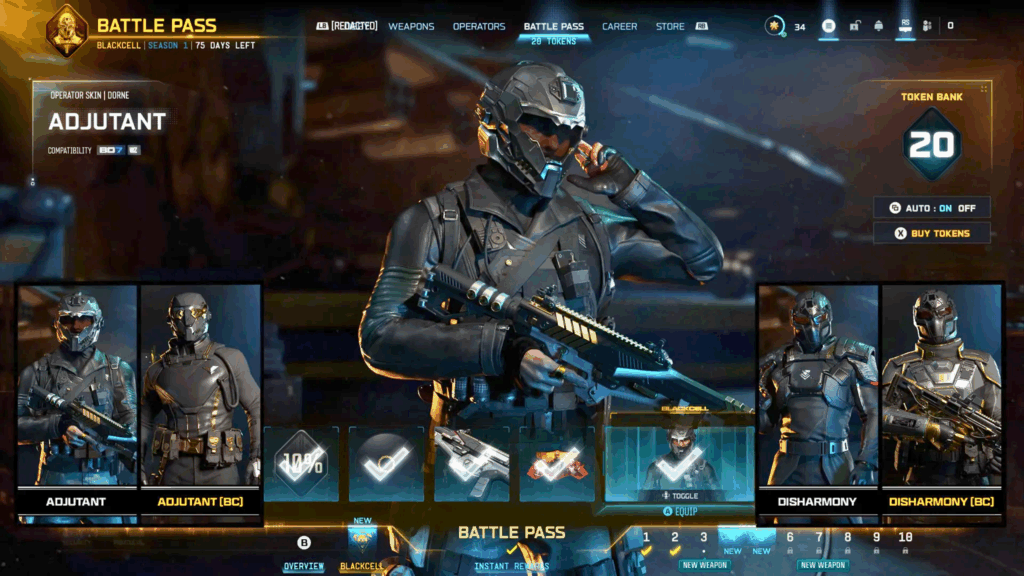Choose the Adjutant (BC) BlackCell skin card
This screenshot has height=576, width=1024.
click(200, 400)
